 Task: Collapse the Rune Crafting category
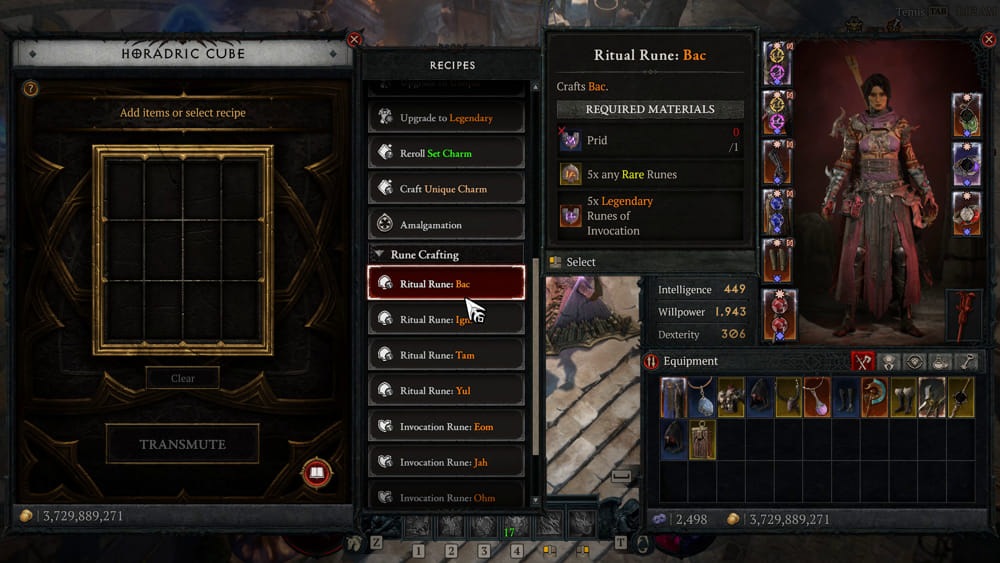click(x=380, y=255)
